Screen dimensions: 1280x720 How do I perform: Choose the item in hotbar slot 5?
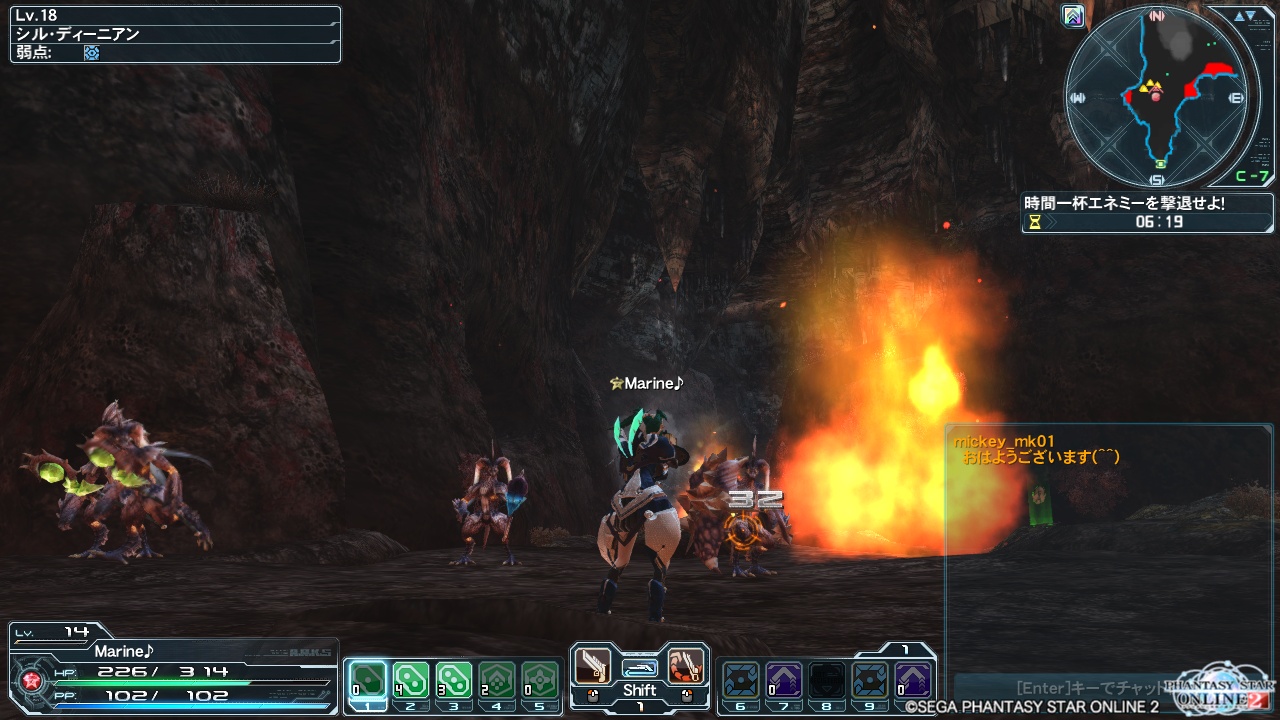540,680
